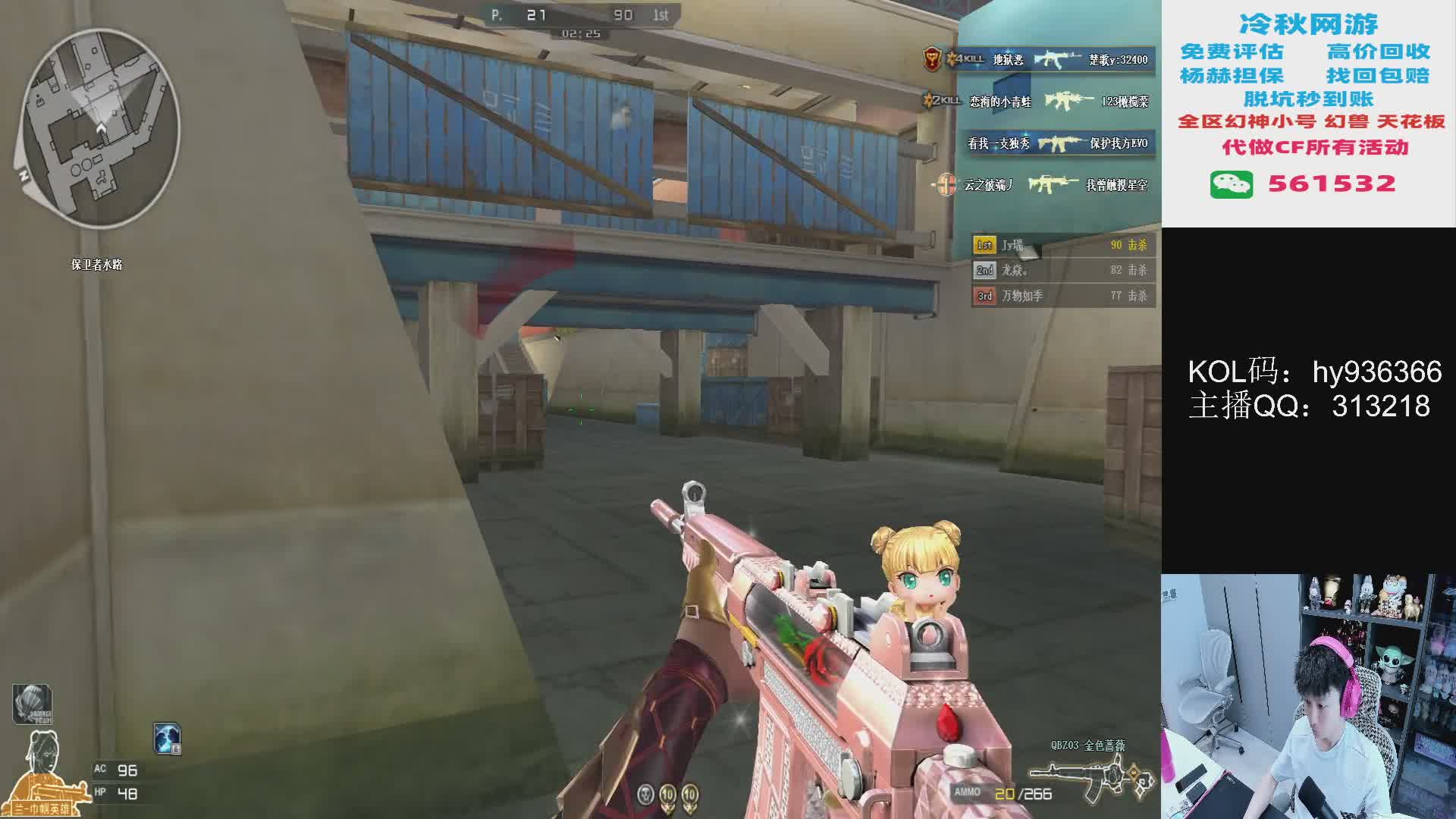The image size is (1456, 819).
Task: Select the 看我一支独秀 kill feed entry
Action: (x=1059, y=143)
